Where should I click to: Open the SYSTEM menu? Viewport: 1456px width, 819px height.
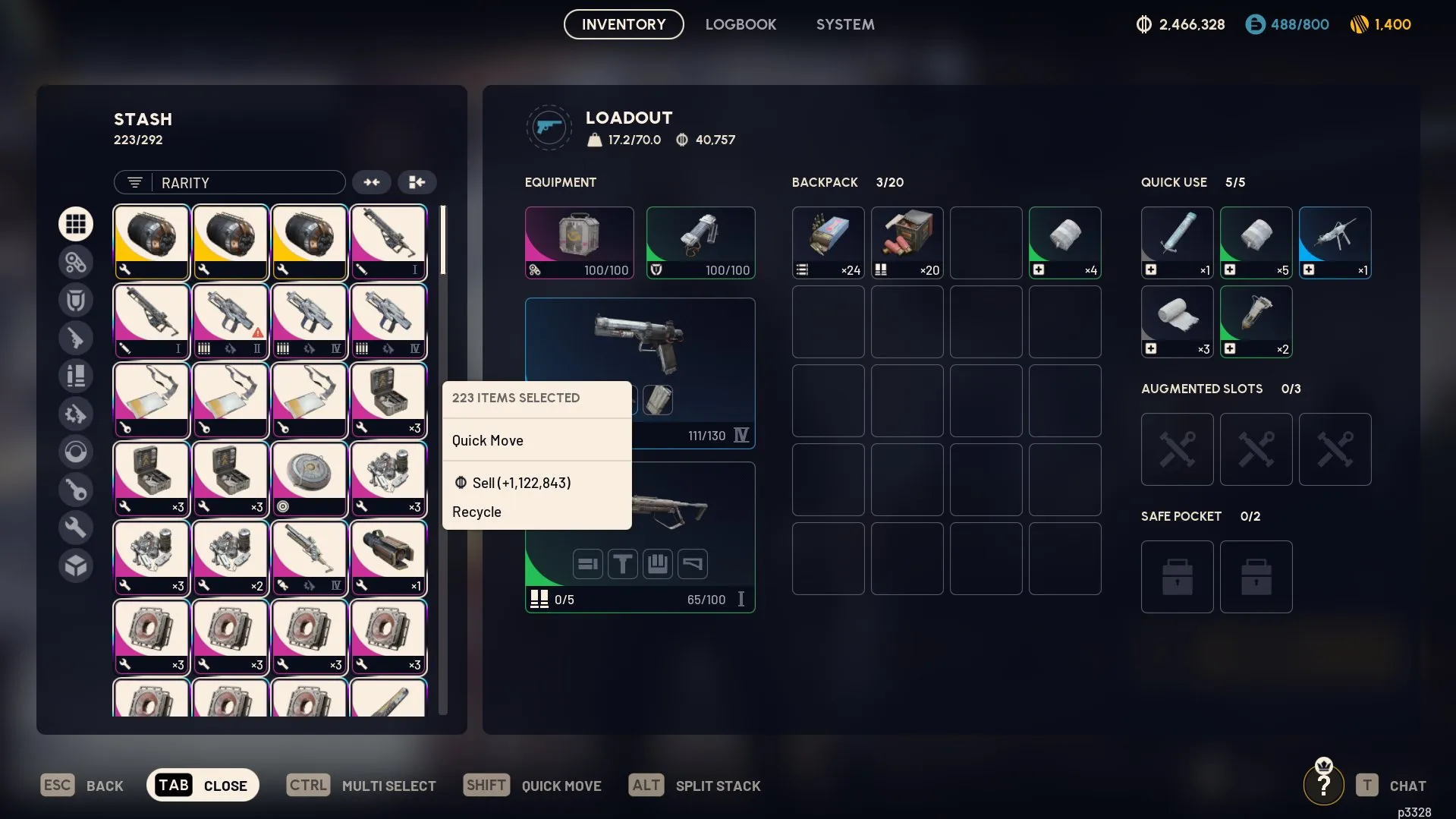pos(844,24)
